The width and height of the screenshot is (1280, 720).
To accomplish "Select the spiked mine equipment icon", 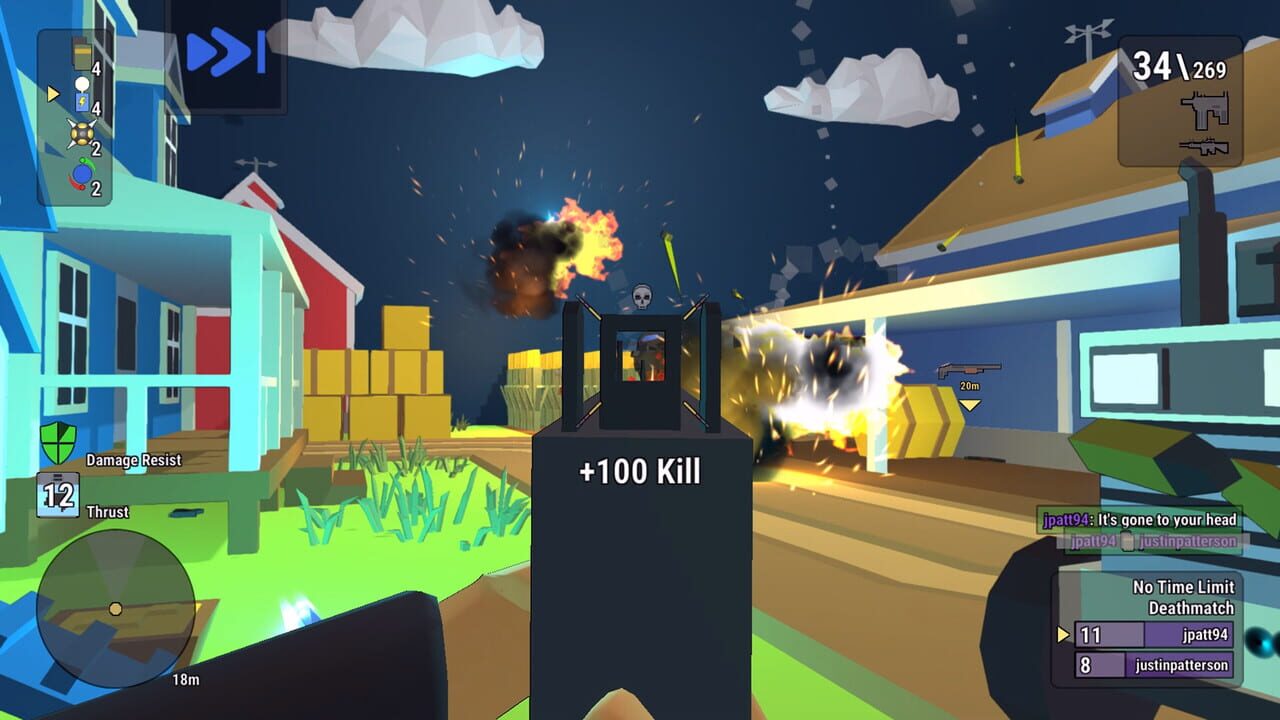I will [x=82, y=132].
